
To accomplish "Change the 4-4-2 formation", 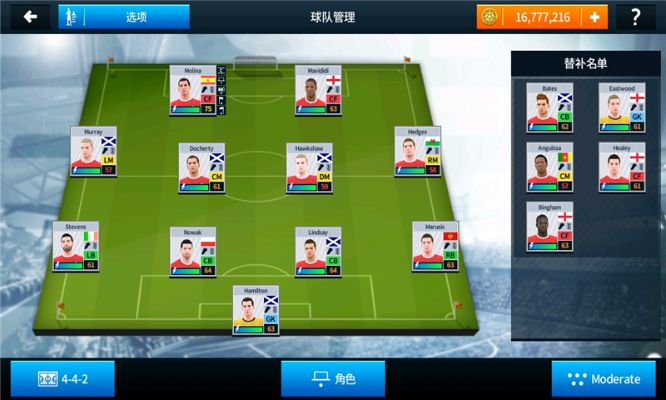I will (62, 379).
